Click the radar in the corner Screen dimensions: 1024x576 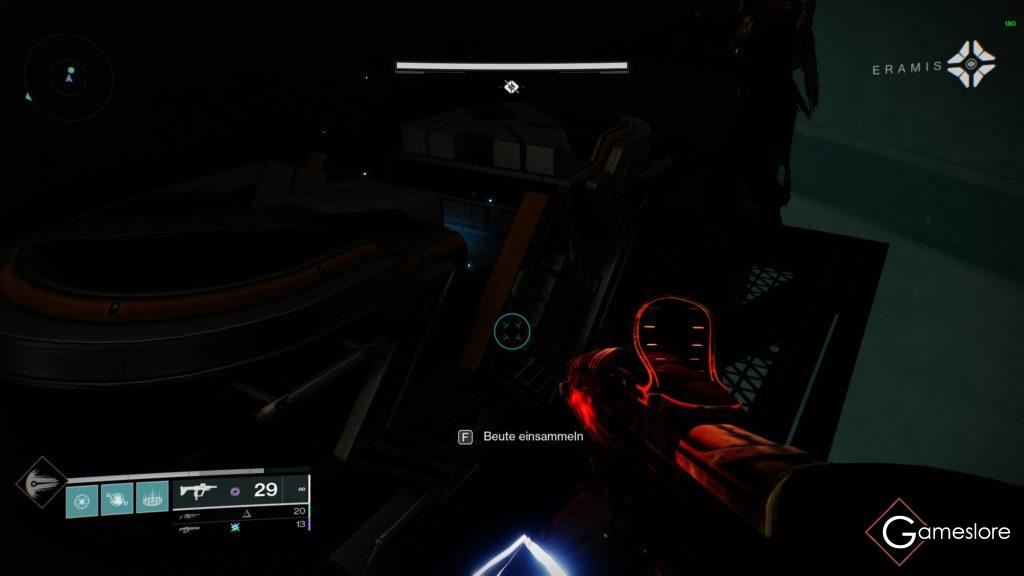pyautogui.click(x=69, y=77)
